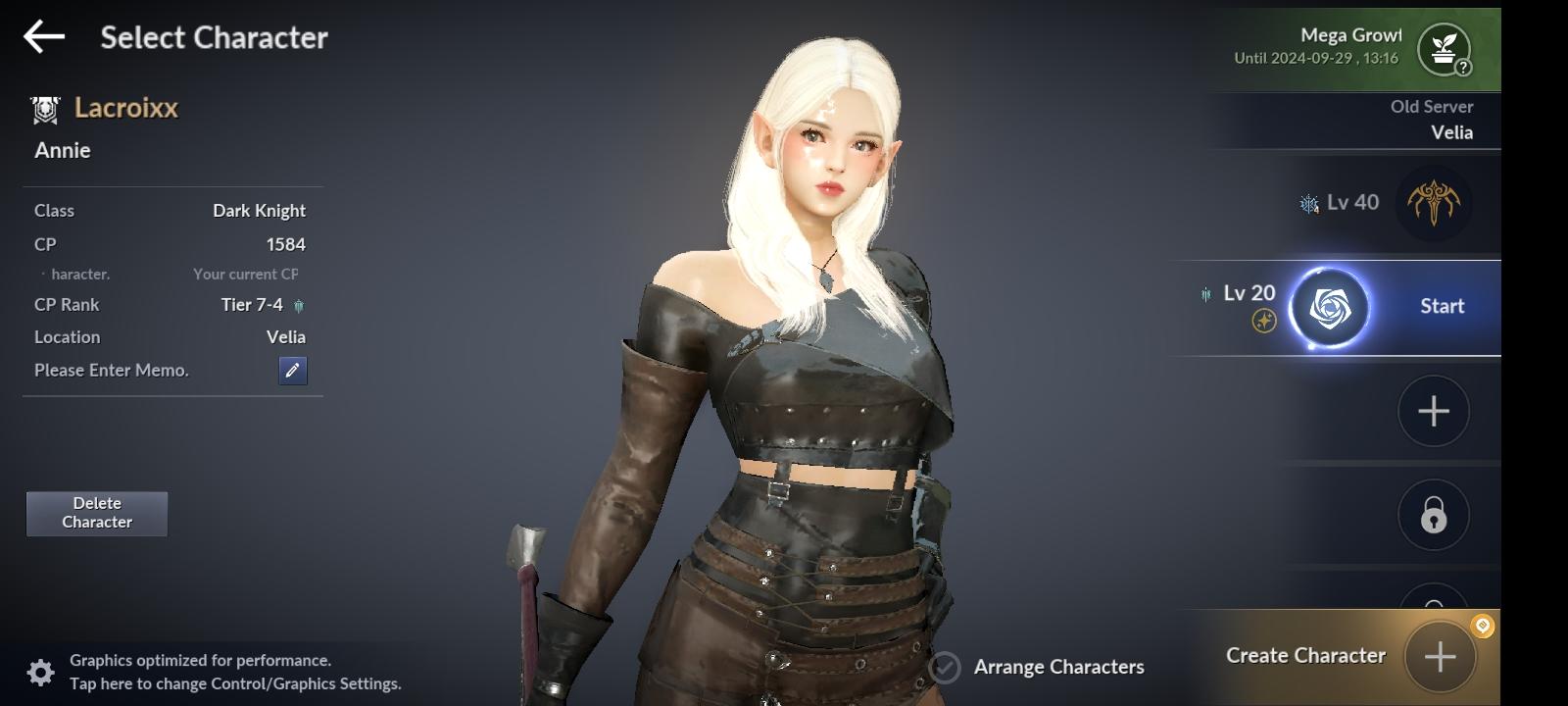Select the Lv 40 character class emblem

pos(1435,203)
